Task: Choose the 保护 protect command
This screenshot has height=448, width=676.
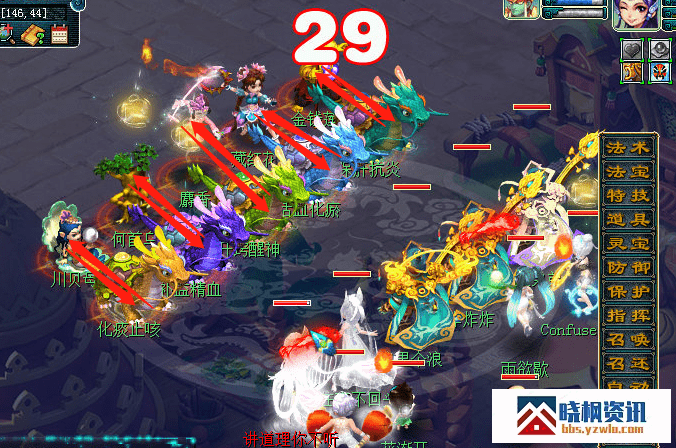Action: [x=628, y=291]
